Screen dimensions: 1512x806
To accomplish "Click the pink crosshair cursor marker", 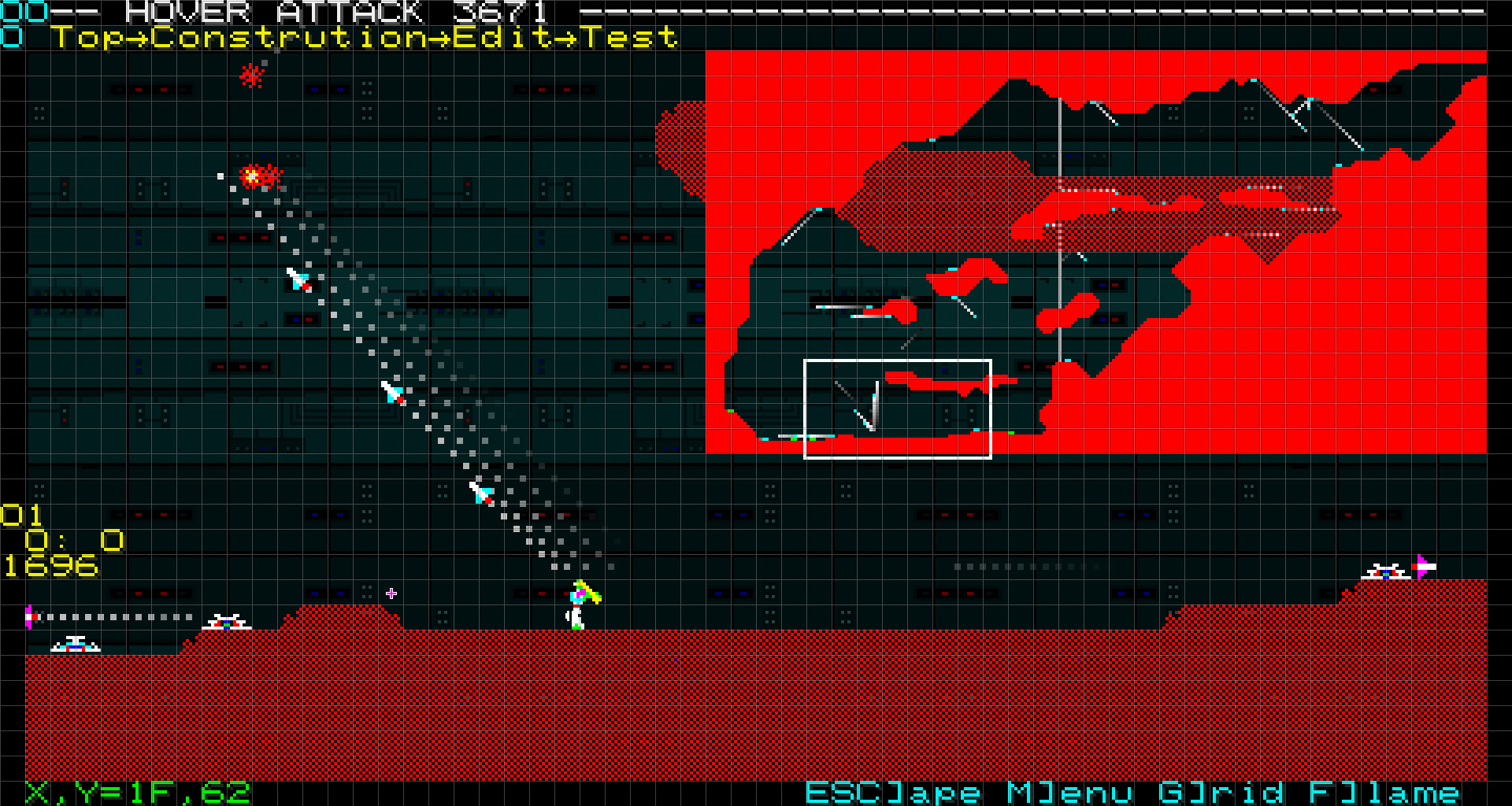I will pos(391,594).
